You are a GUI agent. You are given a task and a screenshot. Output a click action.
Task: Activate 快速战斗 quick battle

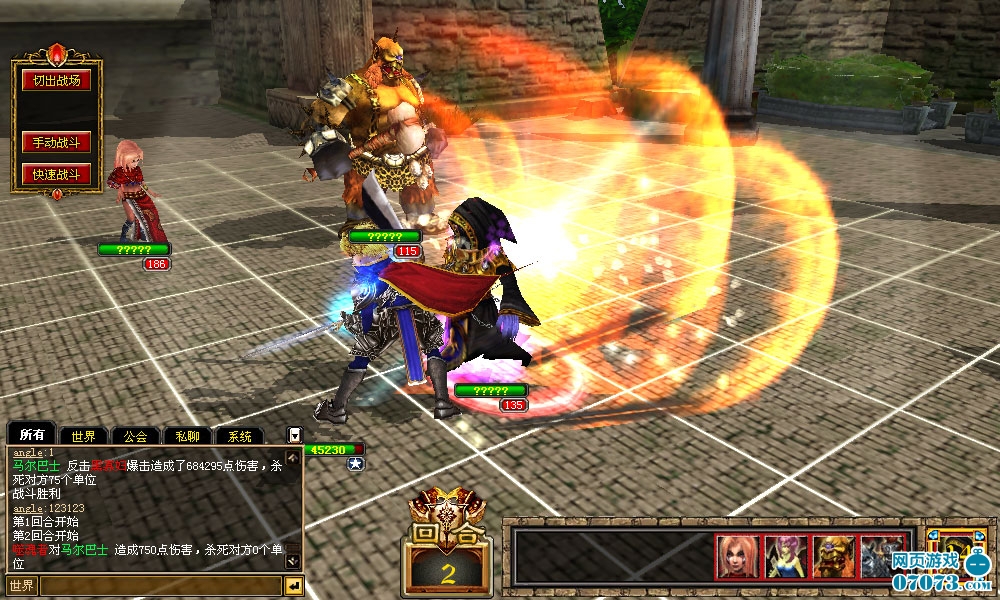pos(56,175)
